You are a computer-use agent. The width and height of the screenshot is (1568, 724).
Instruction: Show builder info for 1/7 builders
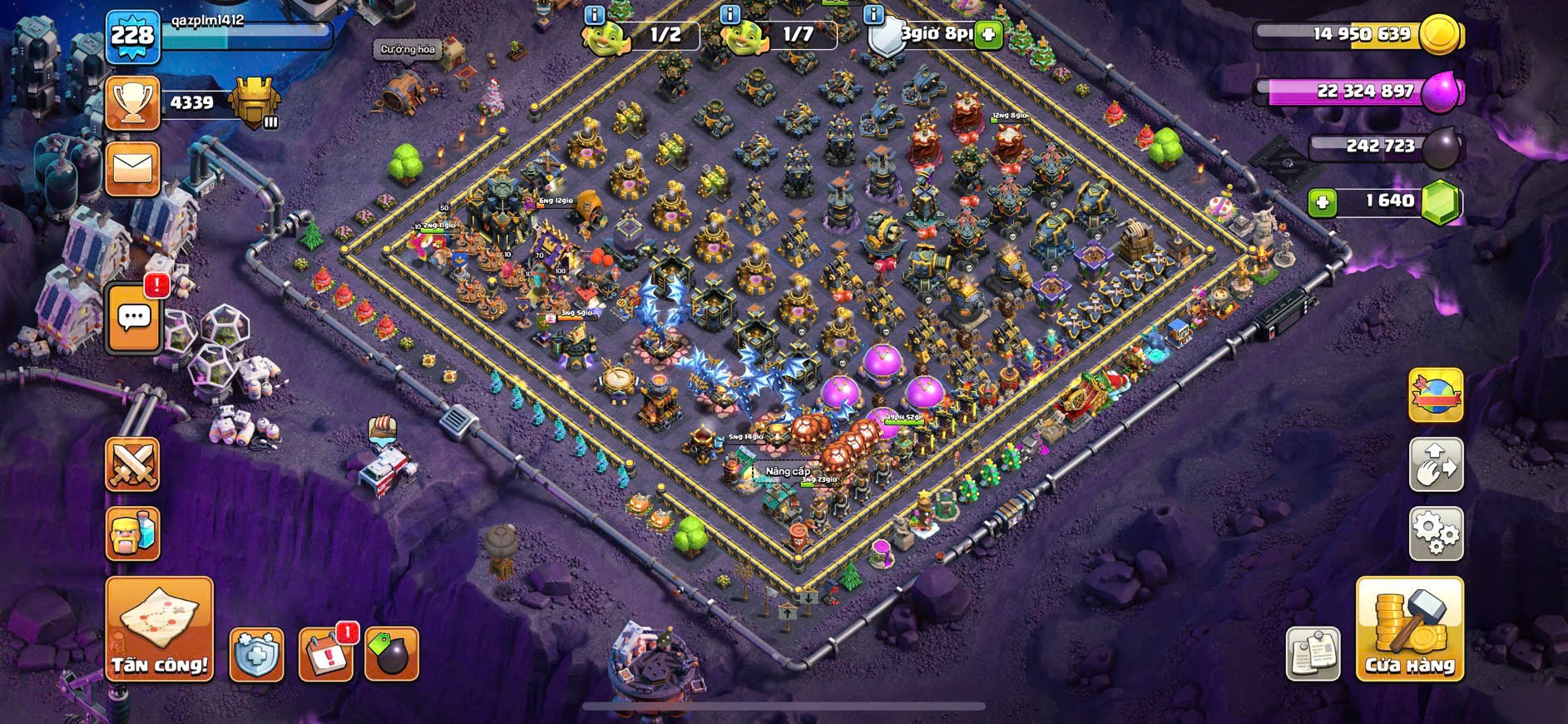[730, 15]
